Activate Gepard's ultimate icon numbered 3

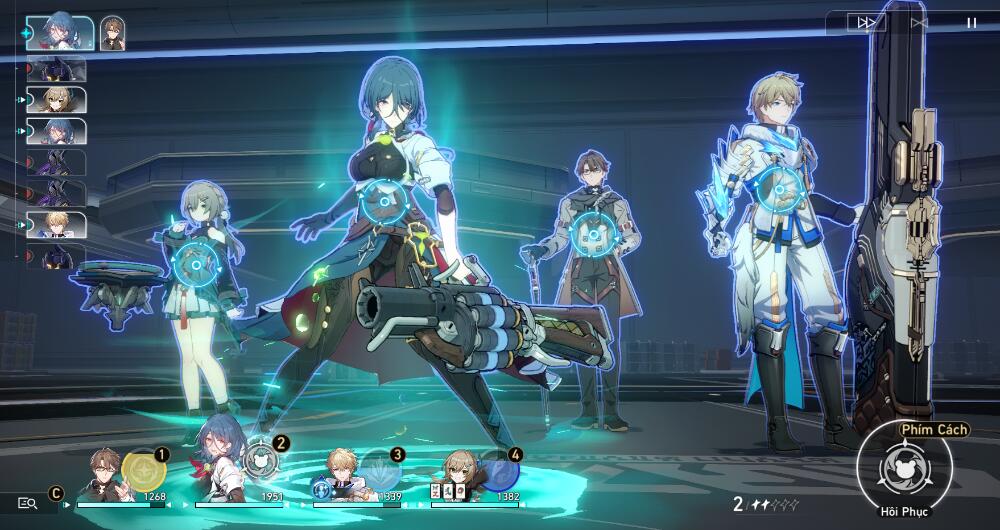pyautogui.click(x=380, y=468)
